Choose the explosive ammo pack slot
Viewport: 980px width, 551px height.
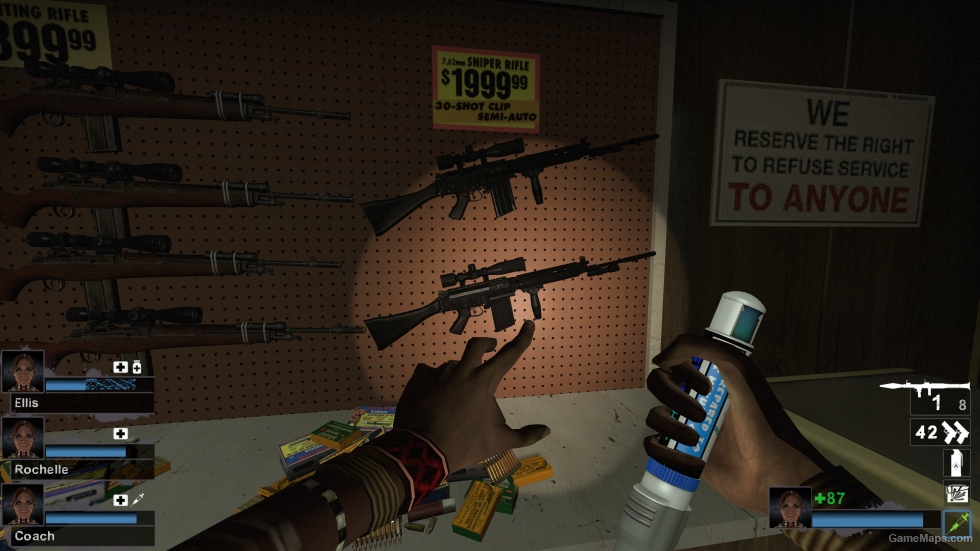[x=955, y=493]
